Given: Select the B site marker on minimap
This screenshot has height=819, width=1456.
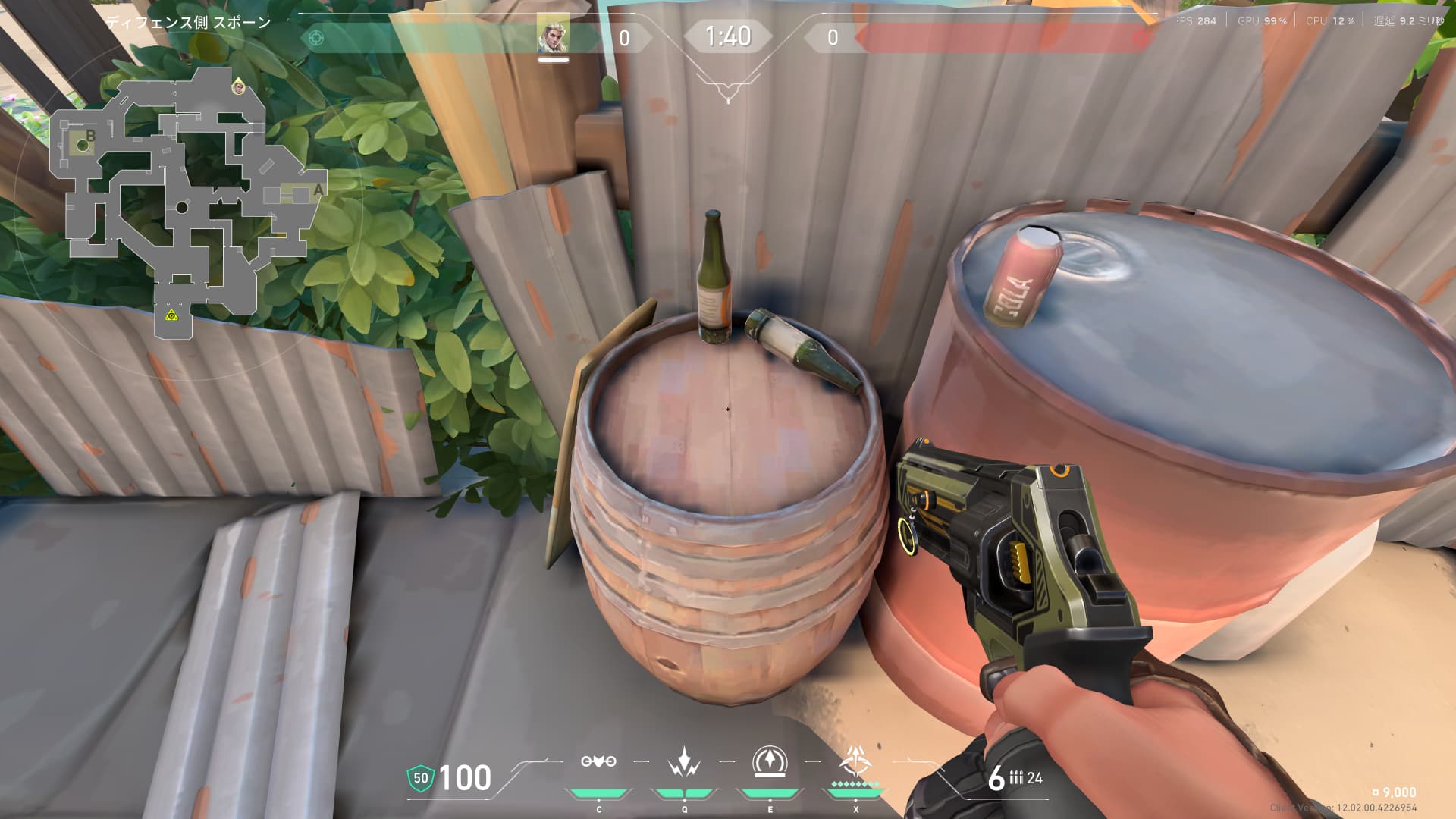Looking at the screenshot, I should [x=91, y=136].
